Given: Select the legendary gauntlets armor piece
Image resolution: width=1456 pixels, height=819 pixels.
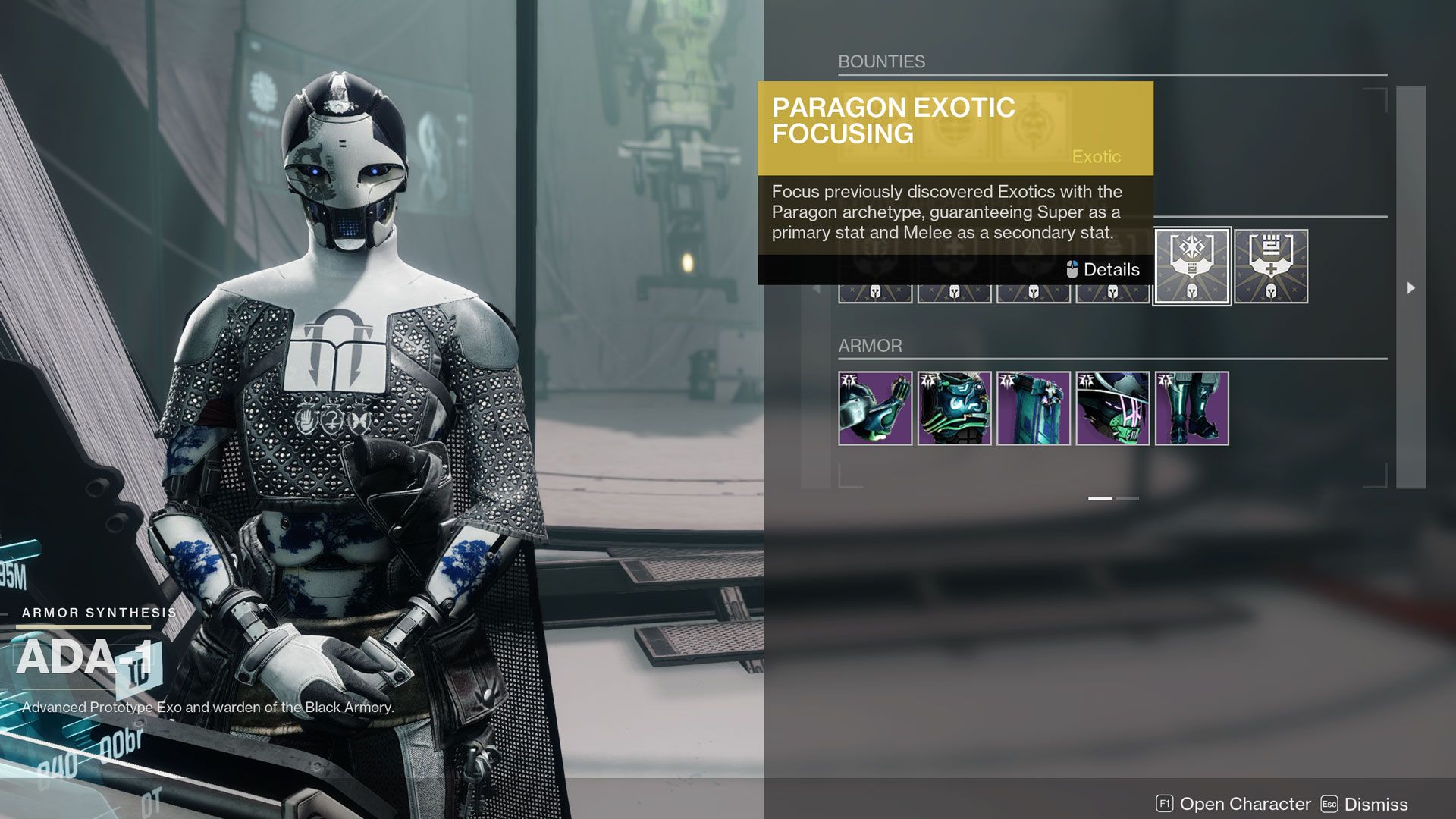Looking at the screenshot, I should click(x=875, y=408).
